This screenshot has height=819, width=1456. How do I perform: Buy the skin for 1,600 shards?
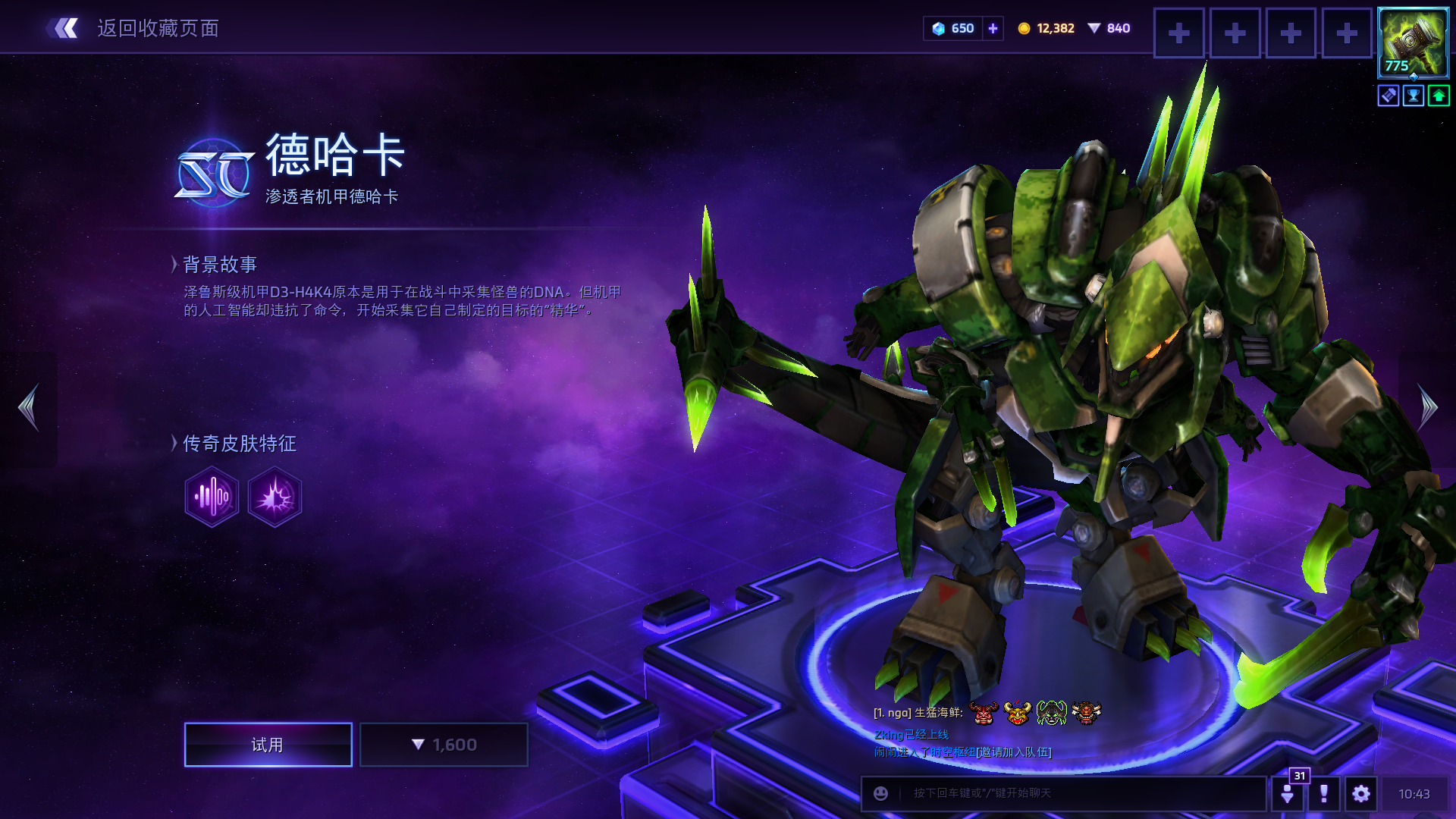pyautogui.click(x=444, y=745)
